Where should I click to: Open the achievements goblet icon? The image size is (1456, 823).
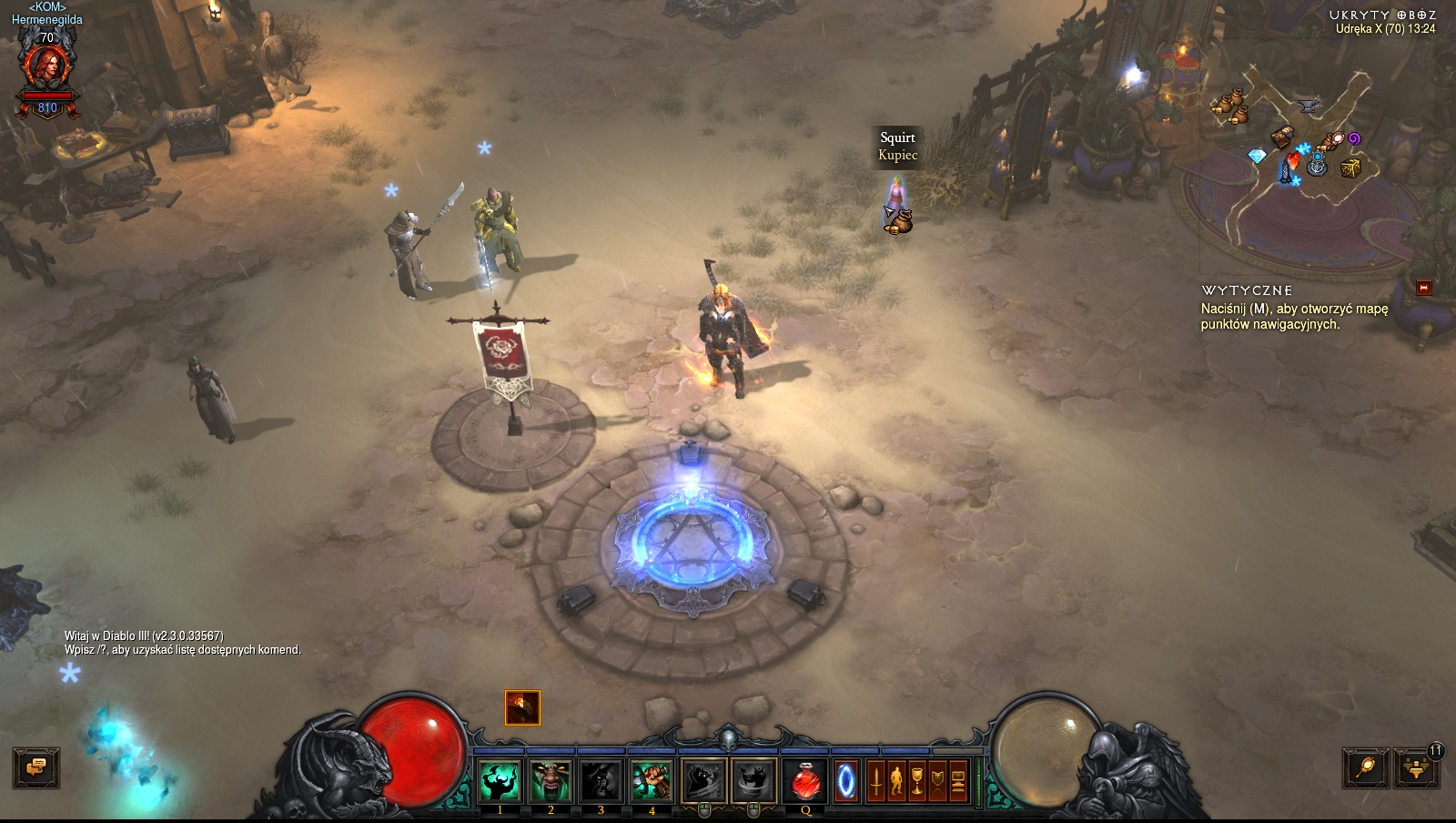pyautogui.click(x=917, y=781)
